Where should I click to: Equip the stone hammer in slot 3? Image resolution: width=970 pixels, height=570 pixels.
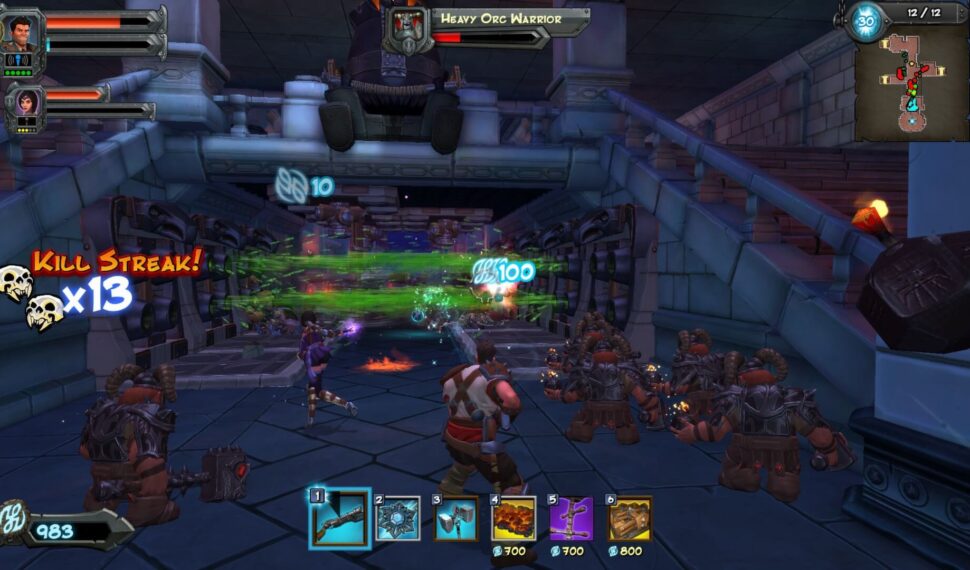click(x=455, y=519)
